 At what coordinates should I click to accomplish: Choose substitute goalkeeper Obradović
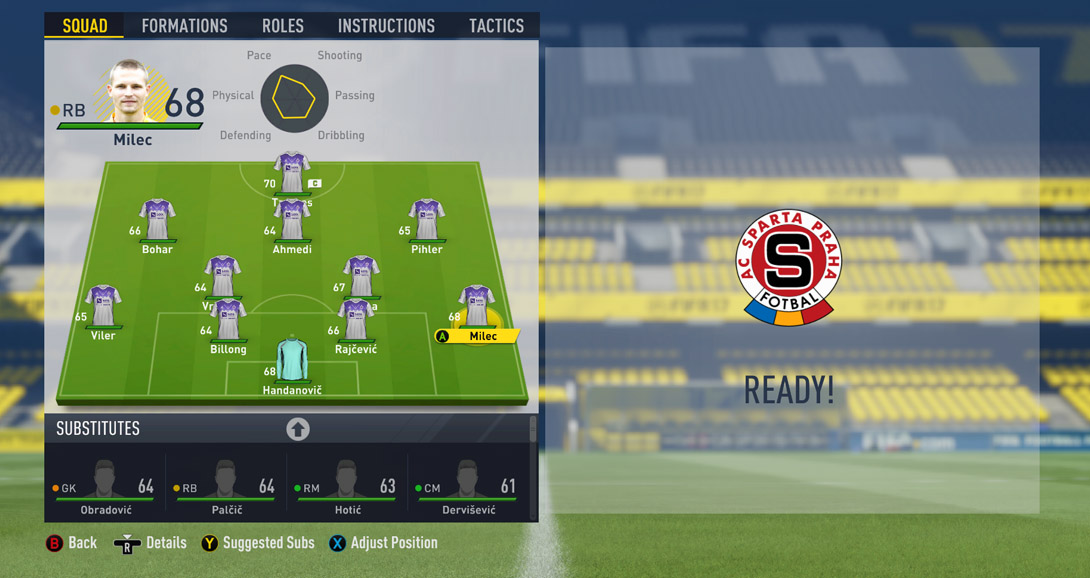coord(105,486)
